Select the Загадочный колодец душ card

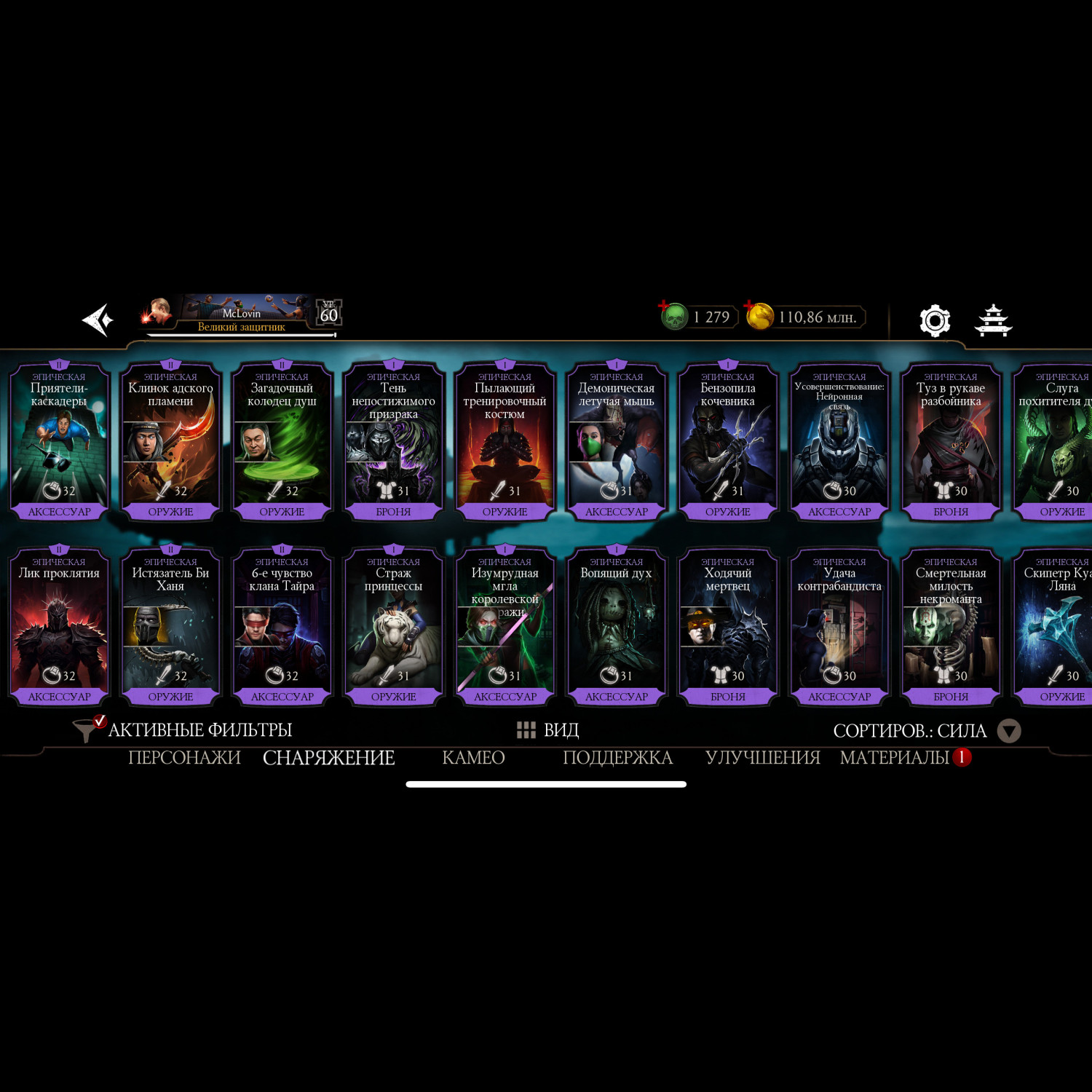(x=282, y=441)
